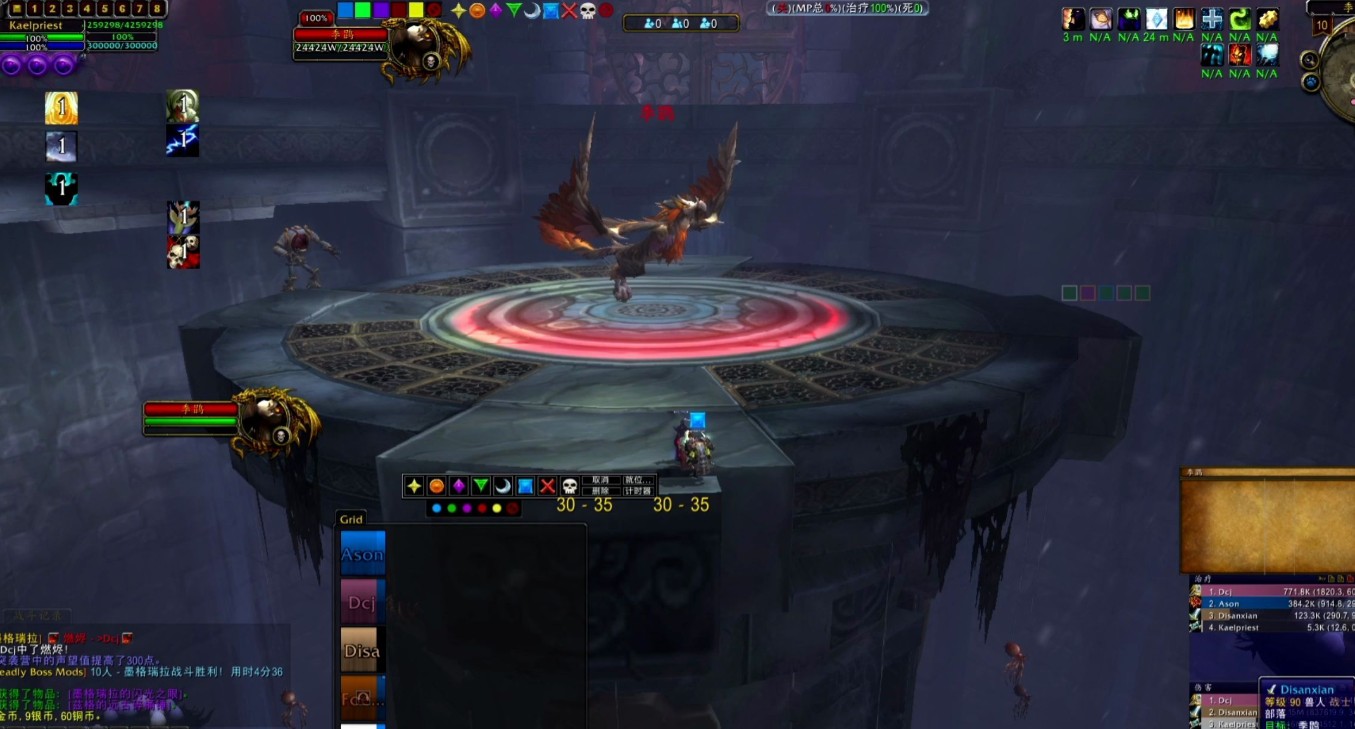The image size is (1355, 729).
Task: Open the 计时器 timer button
Action: [x=637, y=491]
